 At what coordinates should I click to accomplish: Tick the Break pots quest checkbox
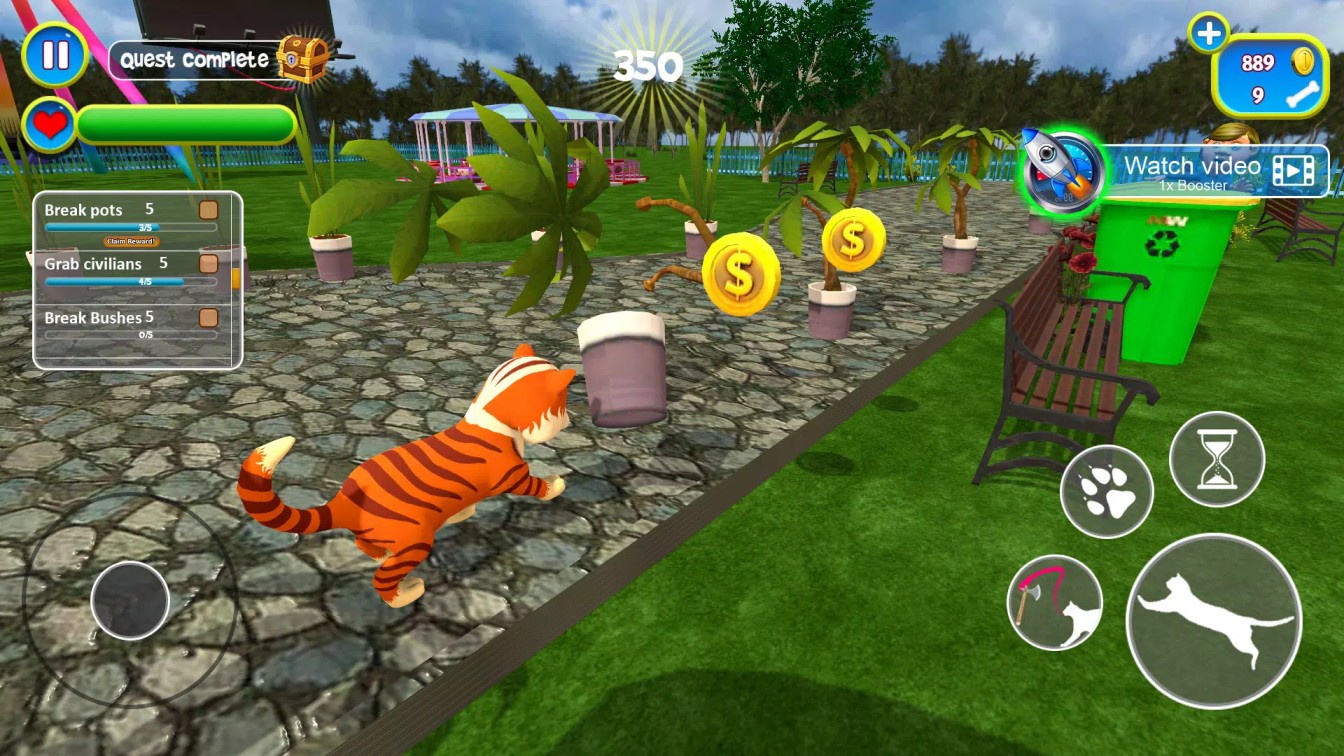coord(208,210)
